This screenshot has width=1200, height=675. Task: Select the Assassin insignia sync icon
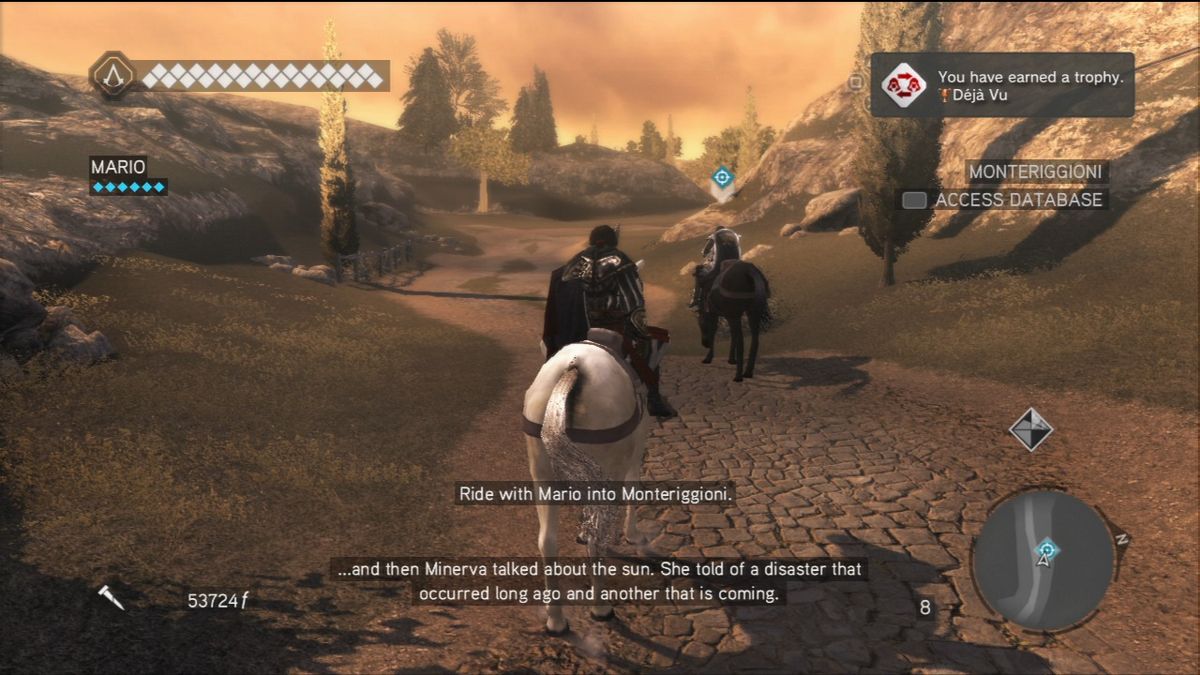(x=112, y=75)
